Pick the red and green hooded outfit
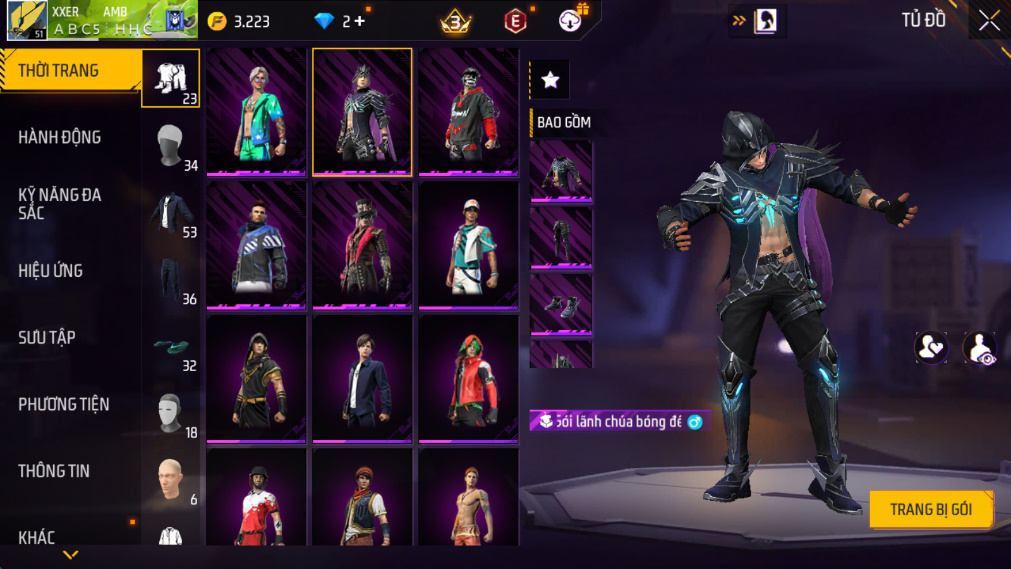Screen dimensions: 1011x569 468,378
